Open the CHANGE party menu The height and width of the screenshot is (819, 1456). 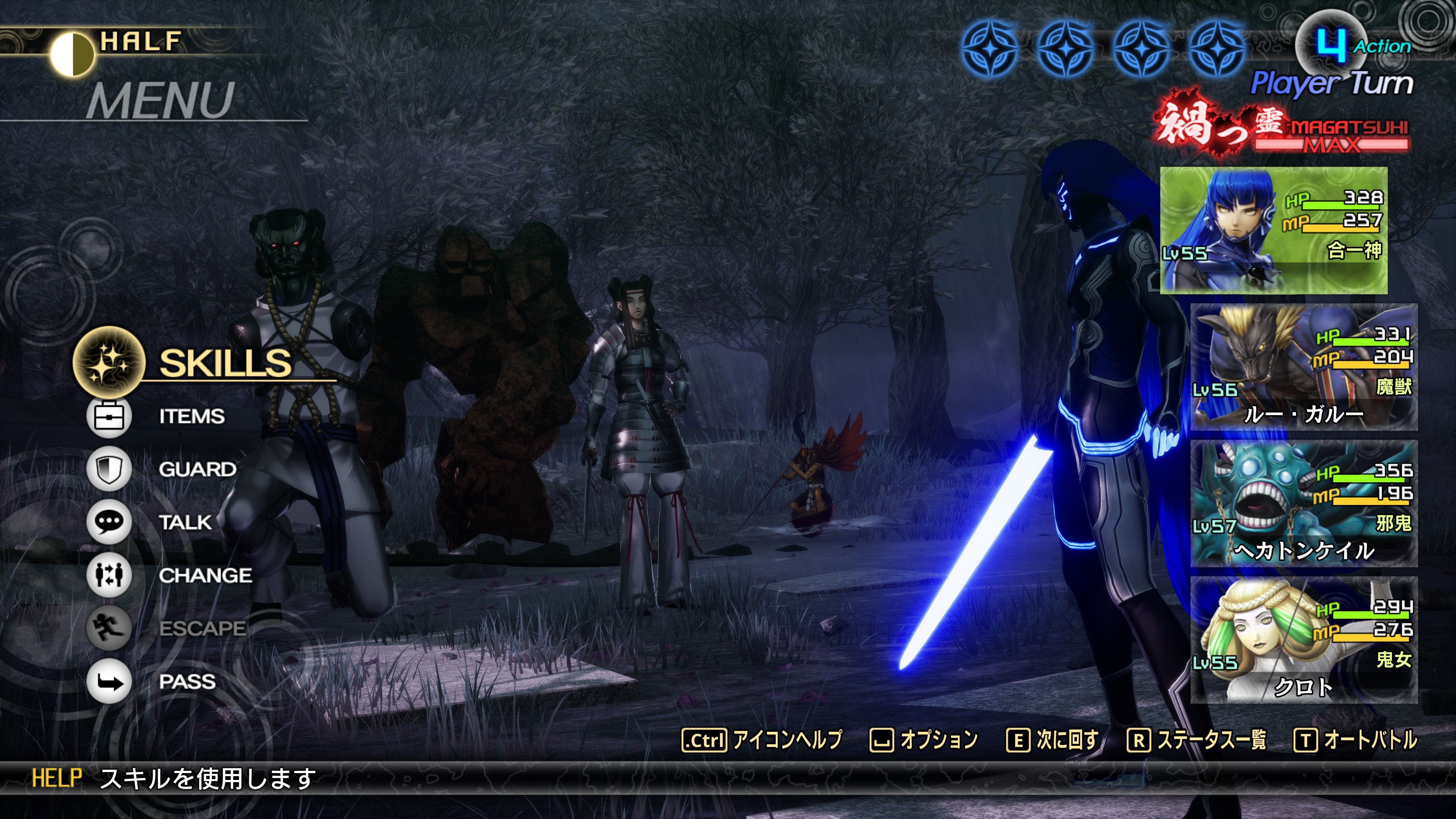205,576
